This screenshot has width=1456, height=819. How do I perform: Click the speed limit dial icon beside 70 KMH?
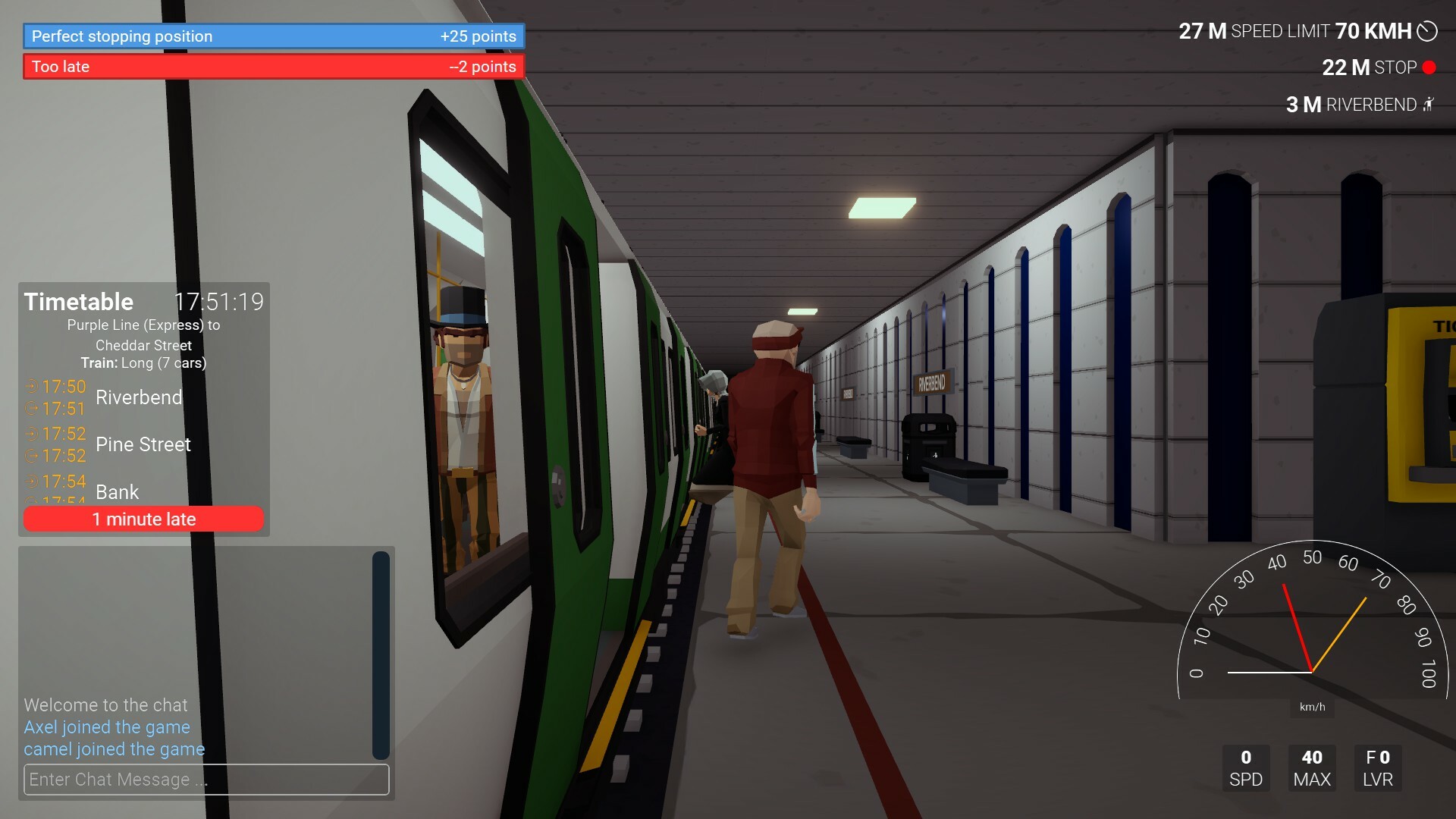[1429, 32]
